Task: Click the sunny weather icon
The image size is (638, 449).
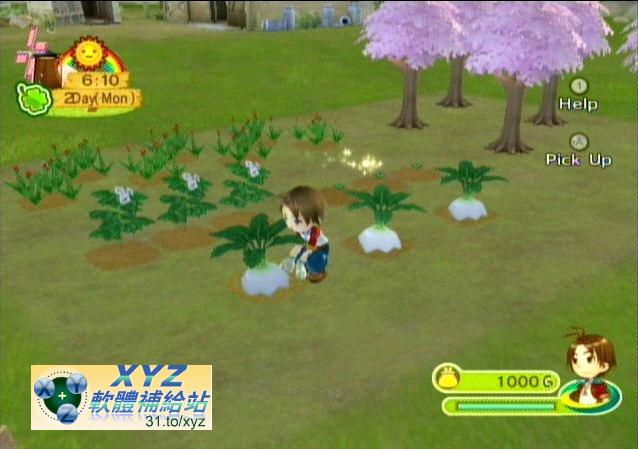Action: pos(88,52)
